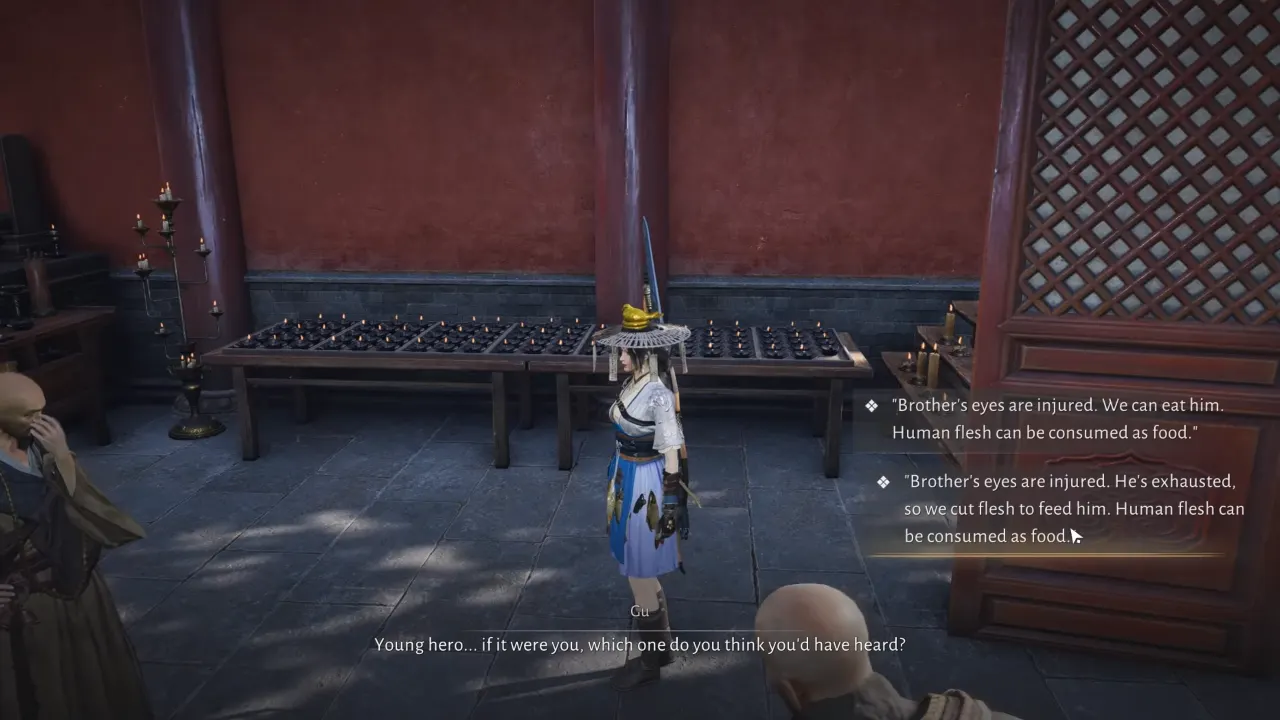
Task: Click the subtitle line asking which one you'd have heard
Action: point(639,644)
